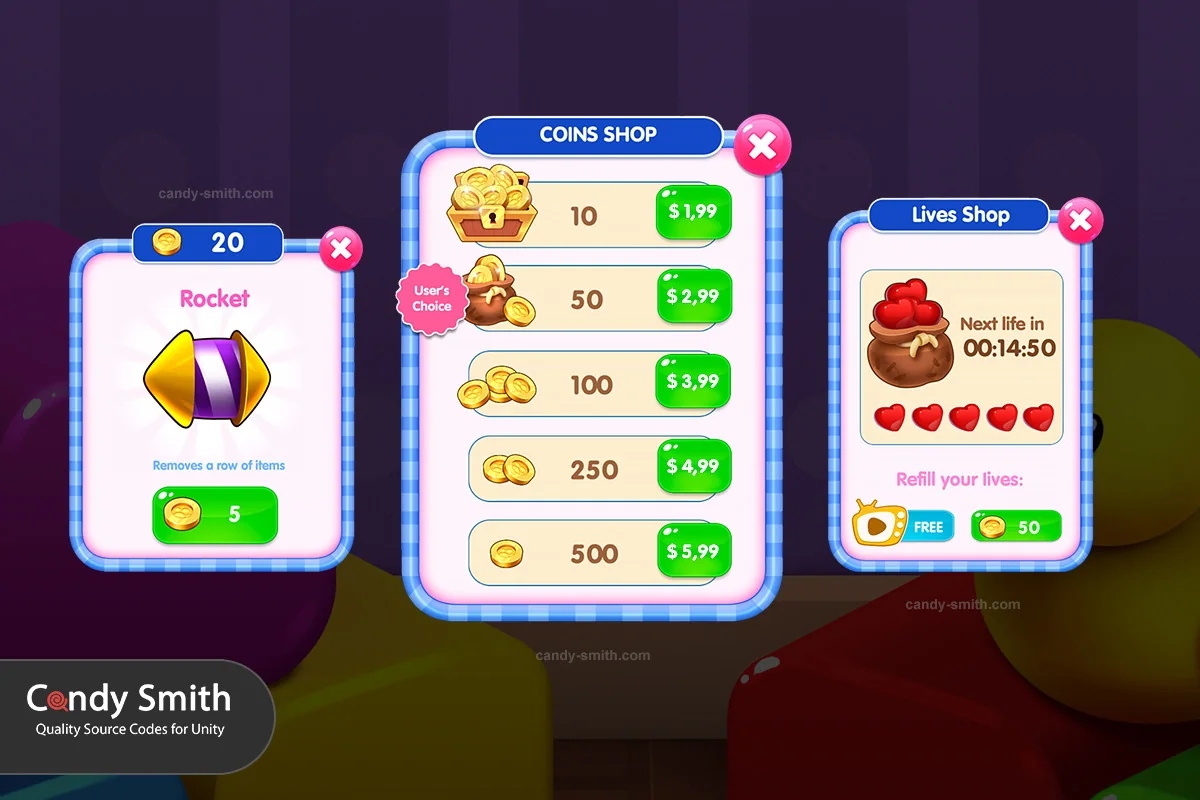Buy the Rocket for 5 coins
The image size is (1200, 800).
pos(215,514)
